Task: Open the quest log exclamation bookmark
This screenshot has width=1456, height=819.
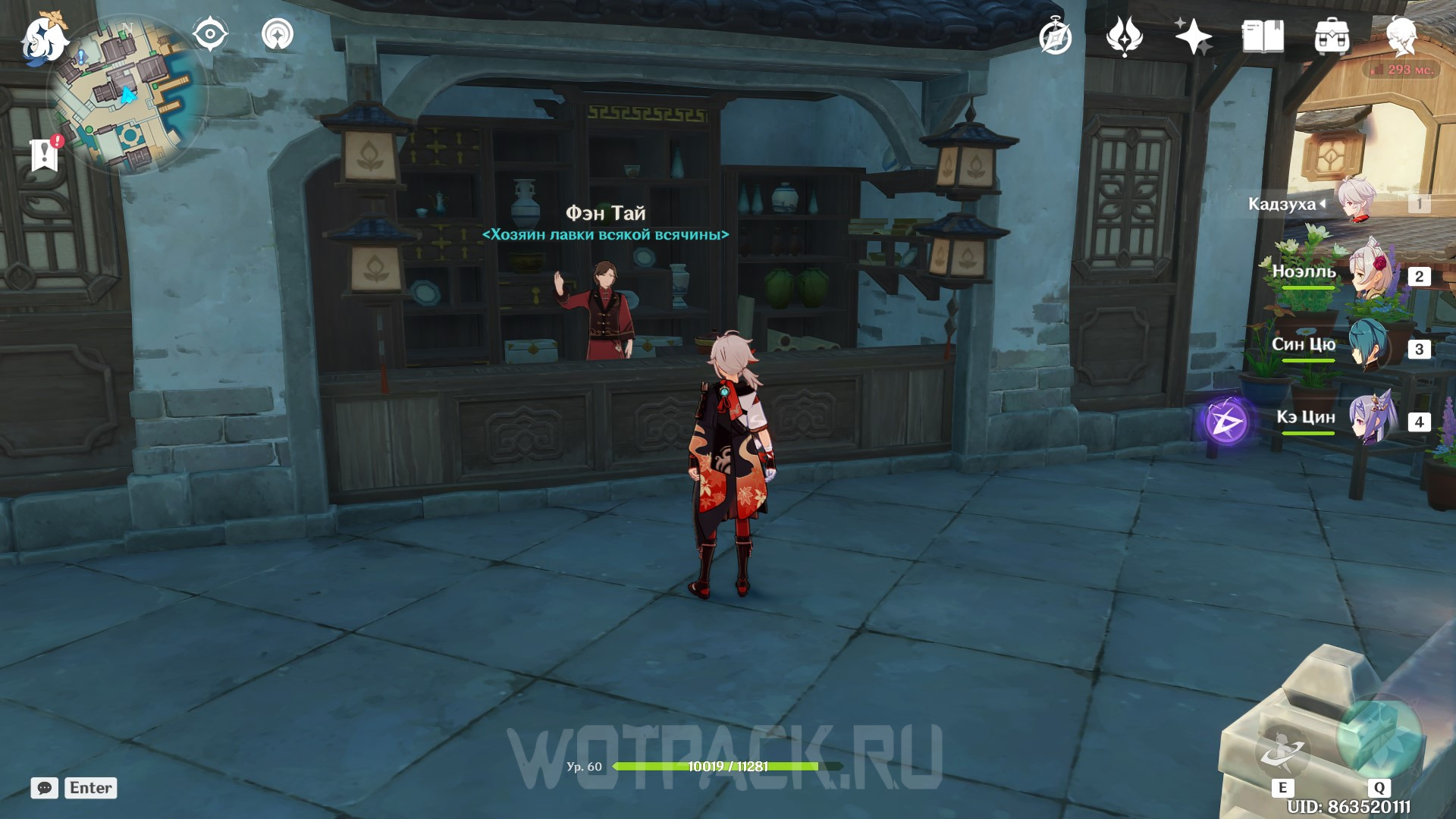Action: coord(45,154)
